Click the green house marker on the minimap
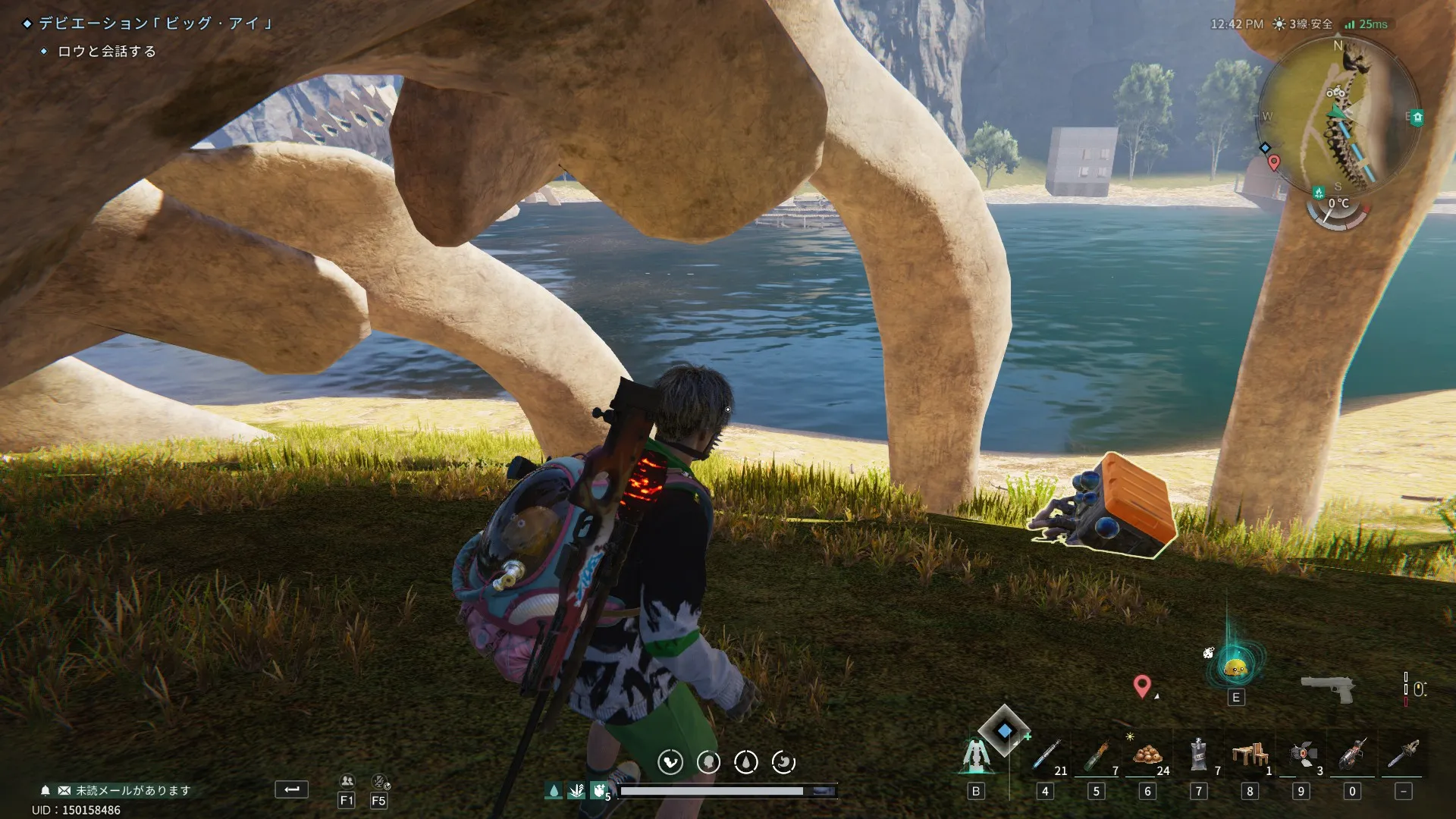This screenshot has height=819, width=1456. 1417,118
